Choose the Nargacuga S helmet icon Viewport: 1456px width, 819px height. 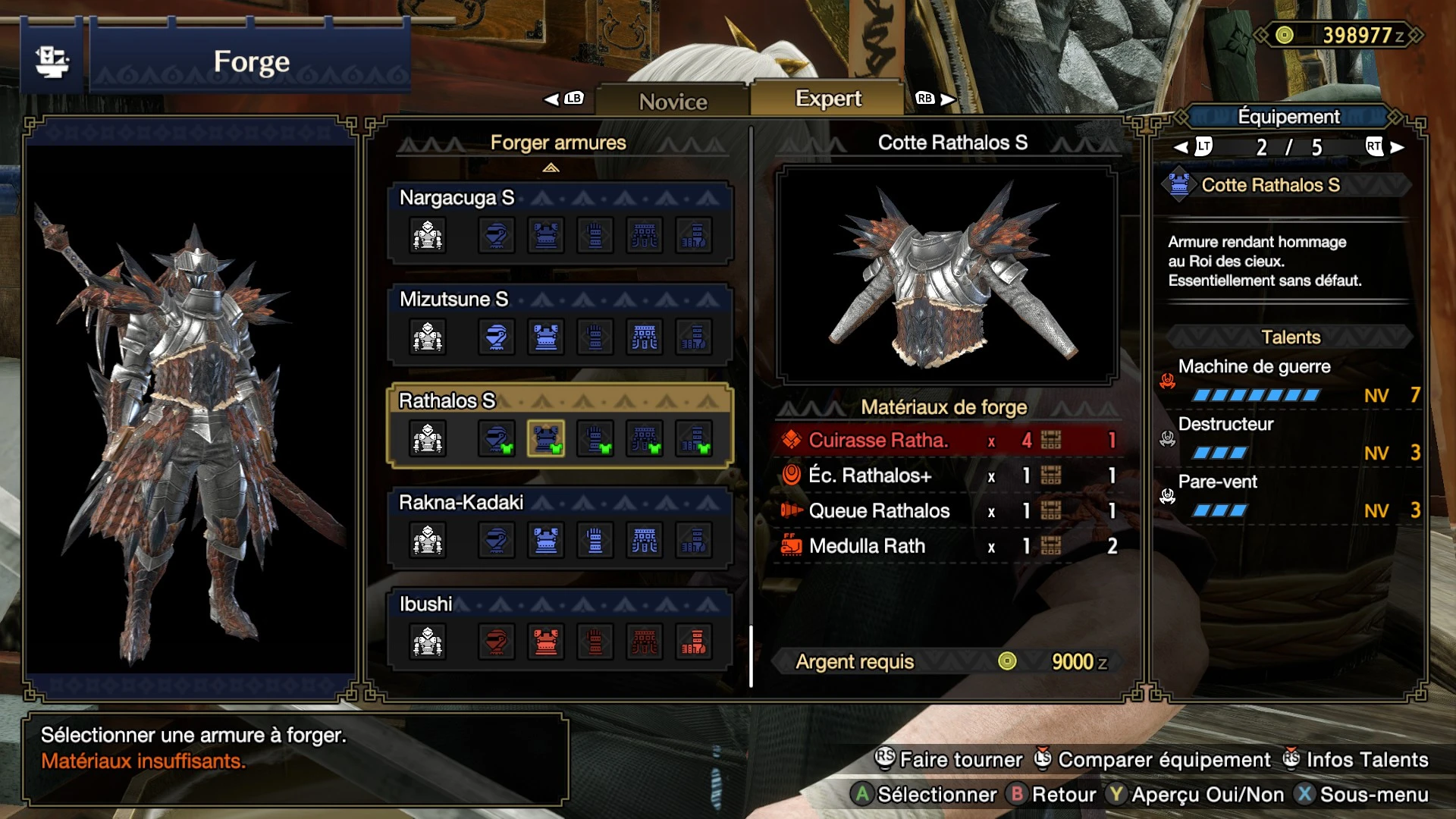496,235
